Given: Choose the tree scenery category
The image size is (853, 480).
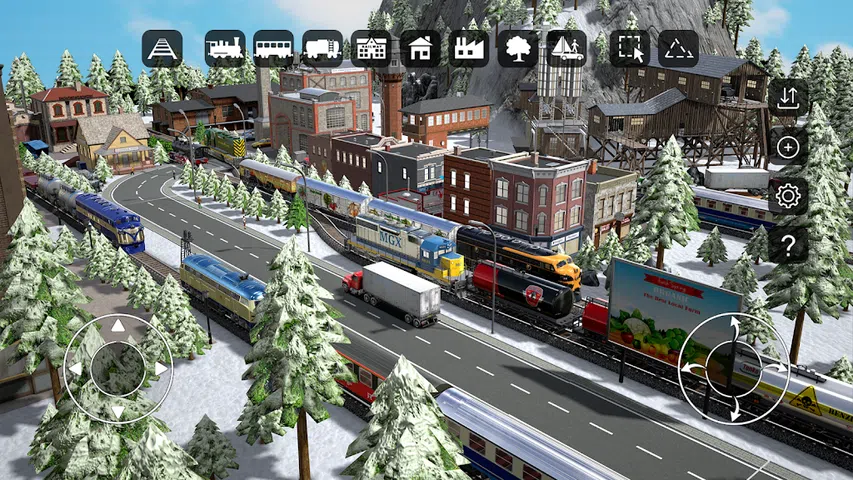Looking at the screenshot, I should [518, 48].
